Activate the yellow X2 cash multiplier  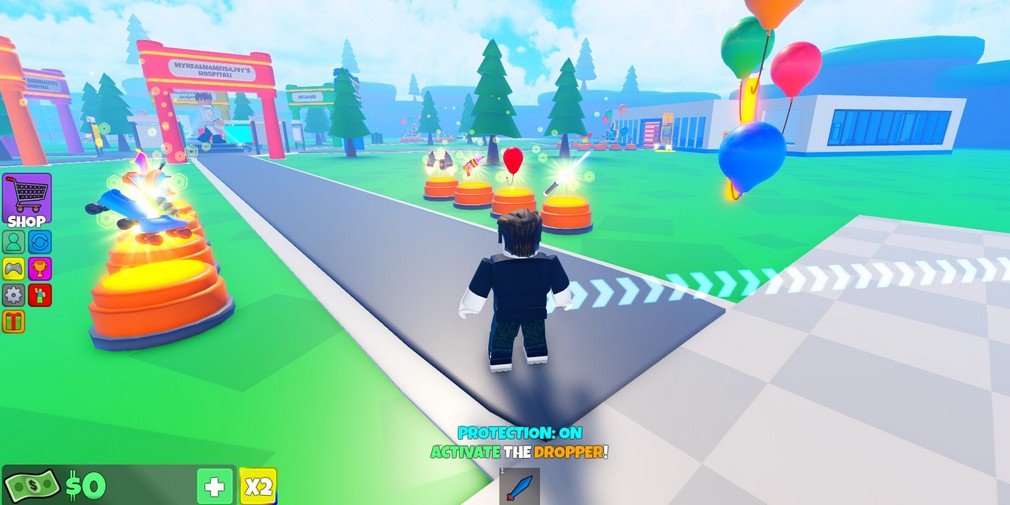pyautogui.click(x=258, y=487)
